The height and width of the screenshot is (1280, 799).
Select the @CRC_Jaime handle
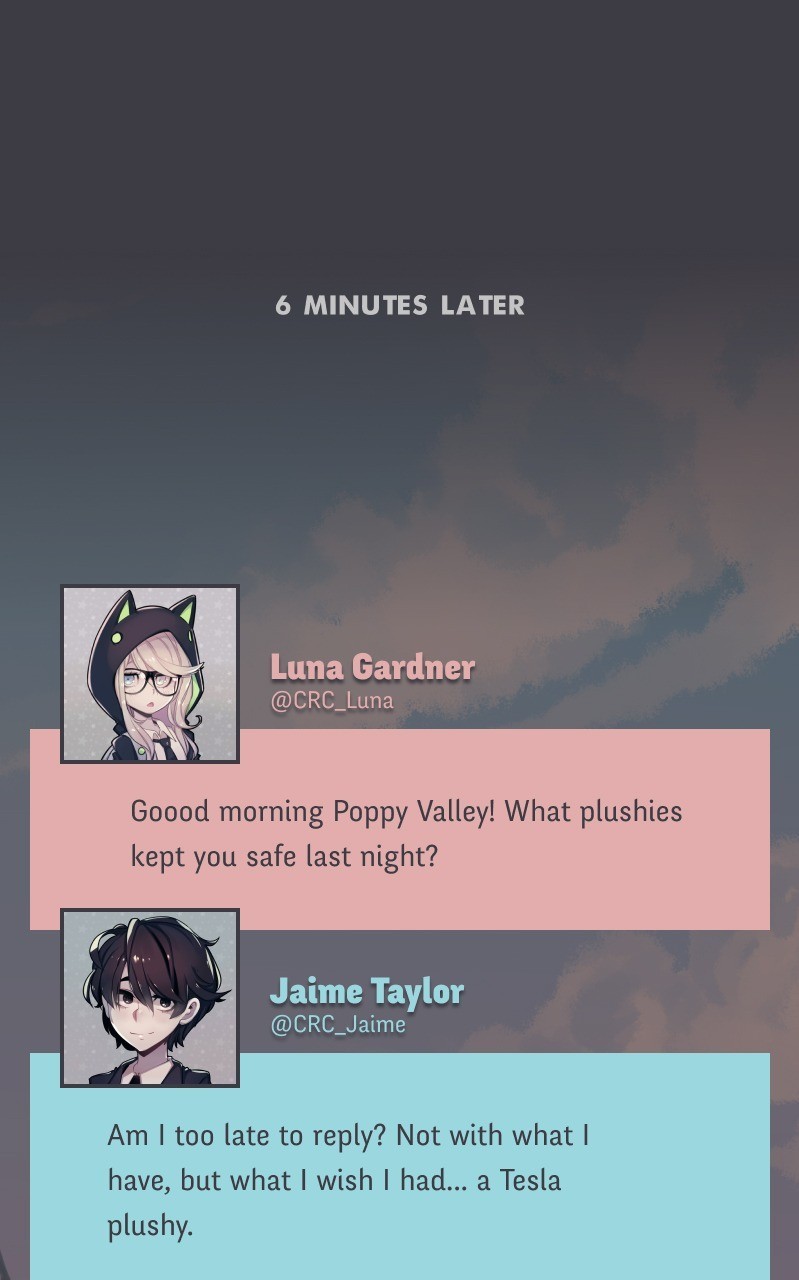click(x=338, y=1025)
